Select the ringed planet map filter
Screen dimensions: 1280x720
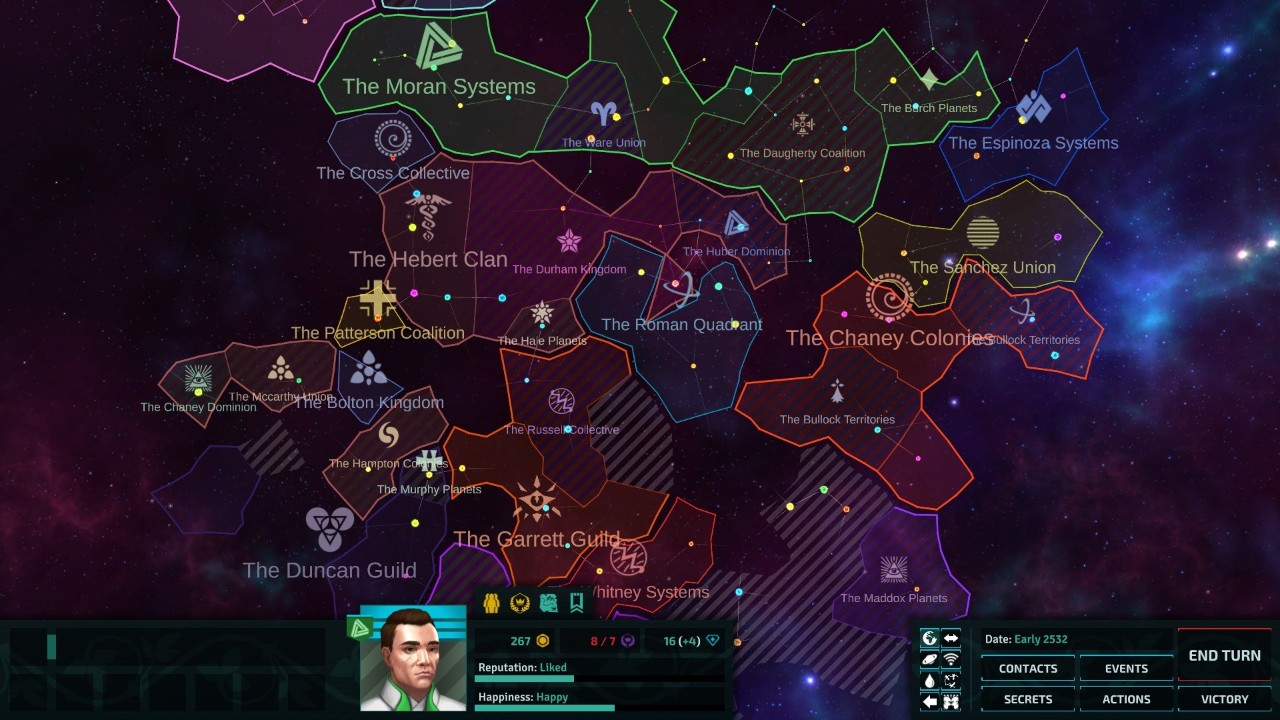coord(930,659)
